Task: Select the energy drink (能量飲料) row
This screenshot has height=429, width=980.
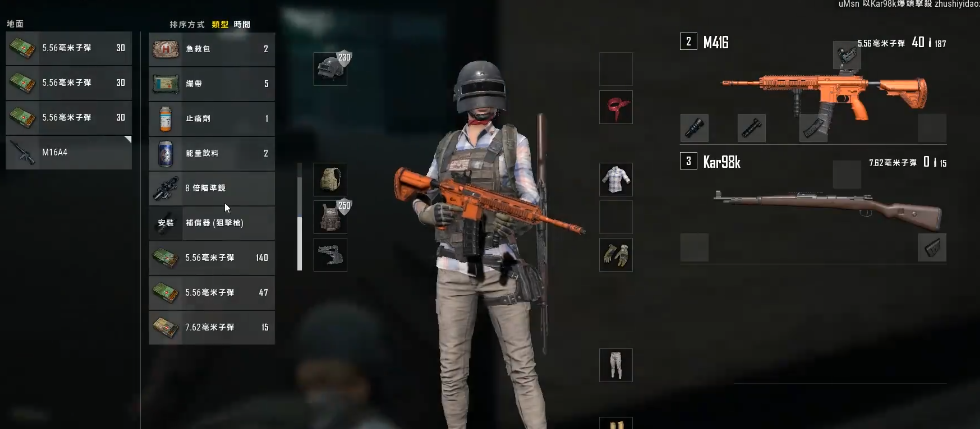Action: point(211,153)
